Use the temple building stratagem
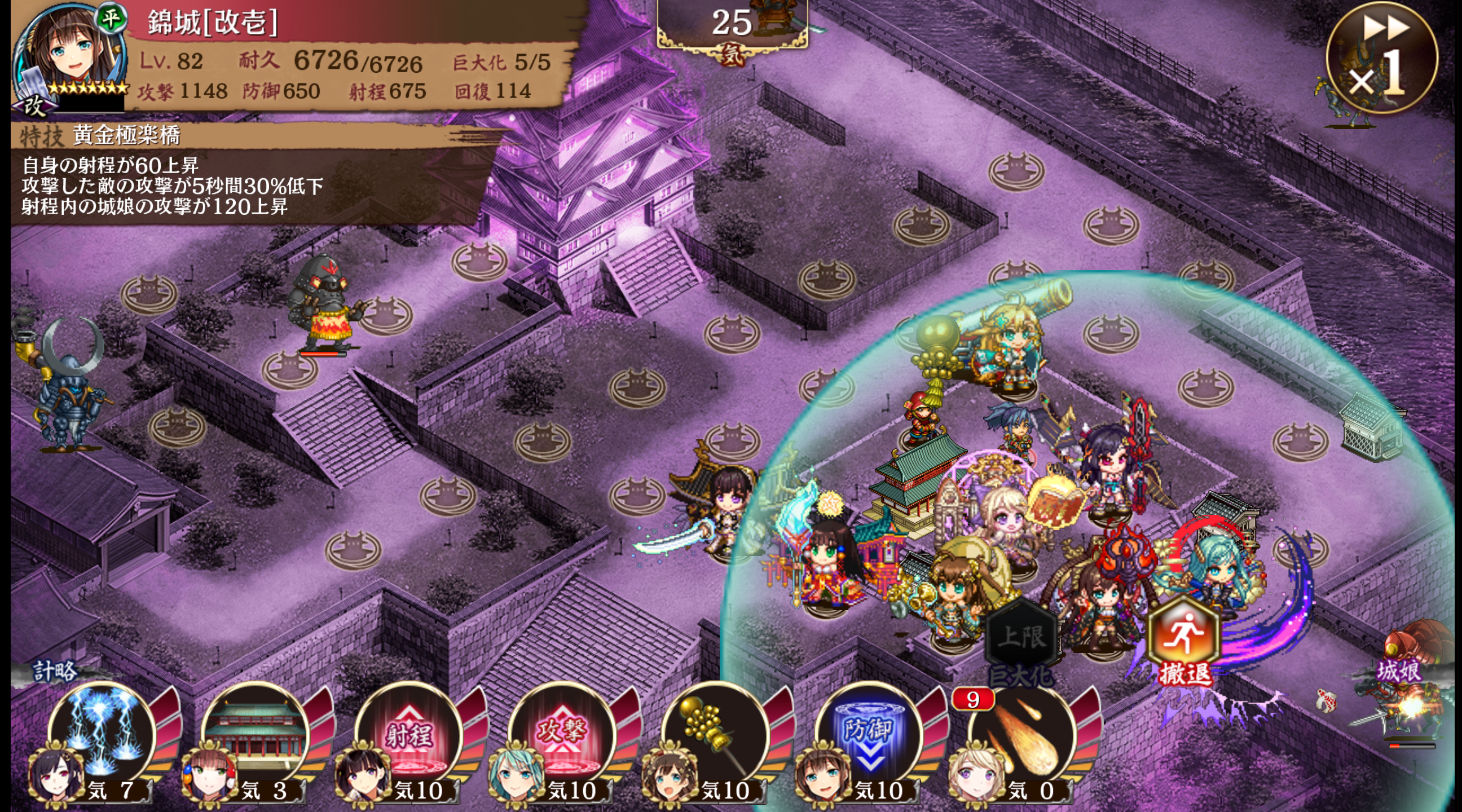Screen dimensions: 1462x812 pyautogui.click(x=256, y=735)
